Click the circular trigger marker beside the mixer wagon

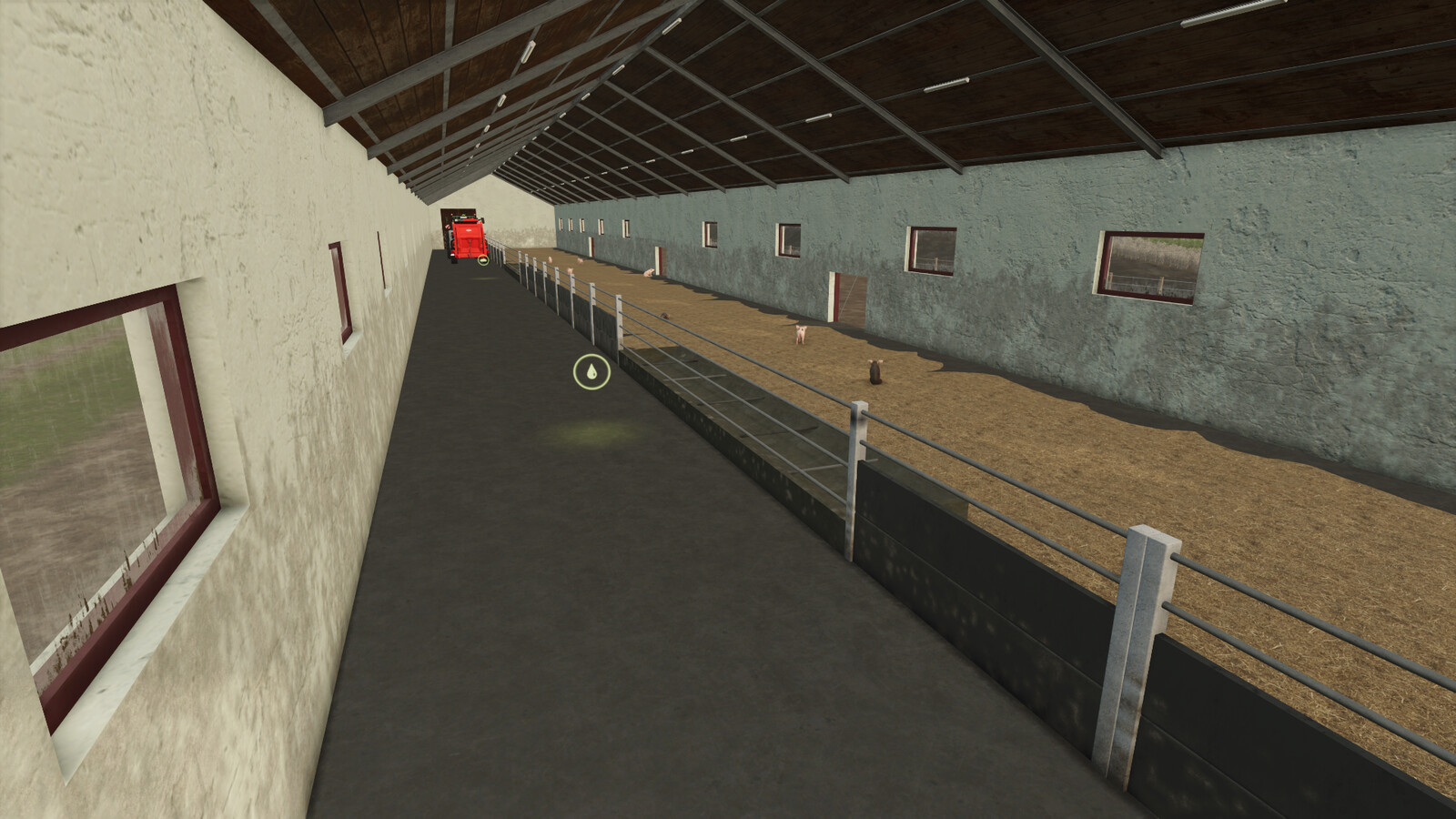(482, 259)
